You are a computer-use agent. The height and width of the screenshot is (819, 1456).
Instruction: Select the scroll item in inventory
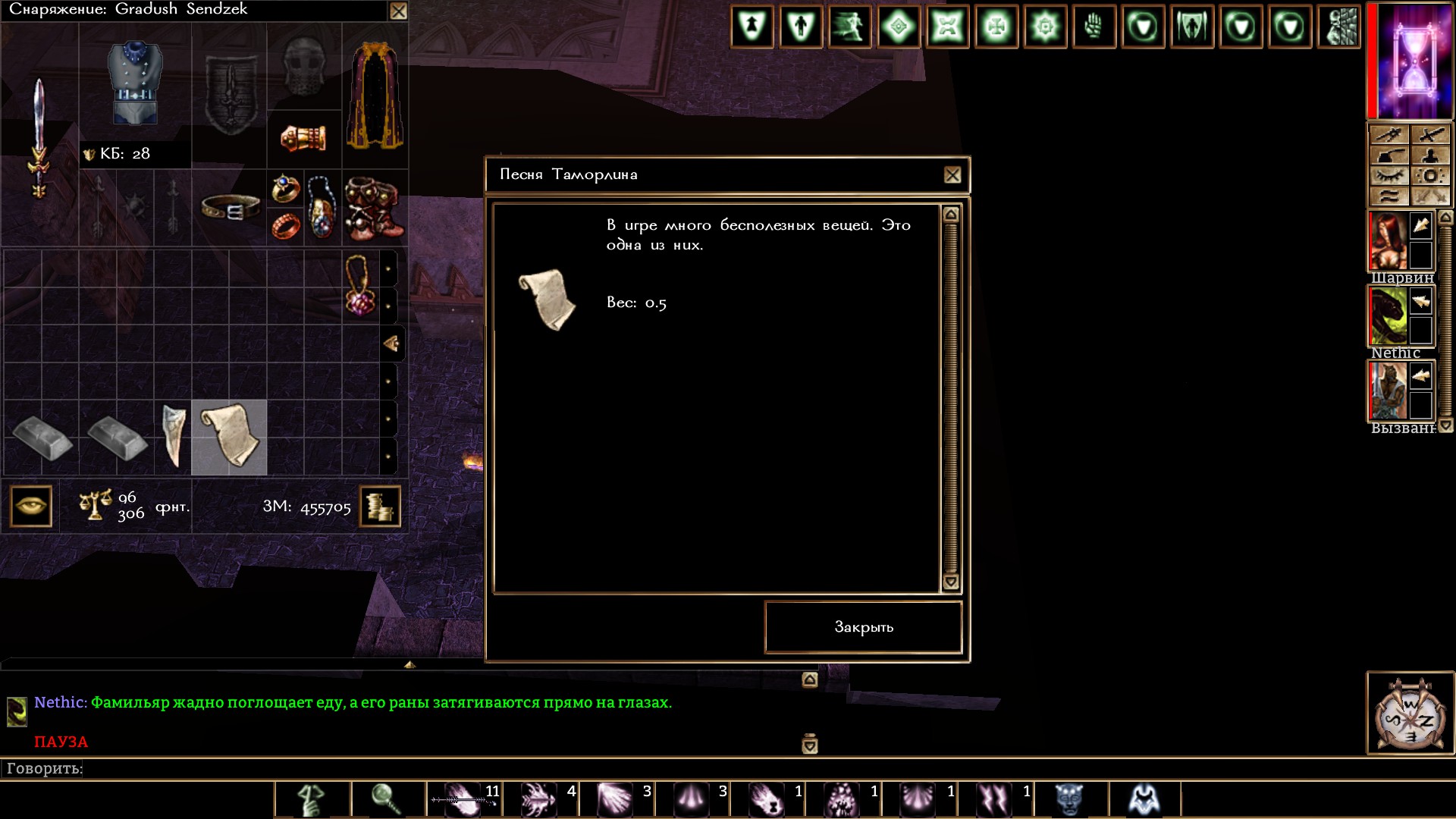[x=229, y=438]
